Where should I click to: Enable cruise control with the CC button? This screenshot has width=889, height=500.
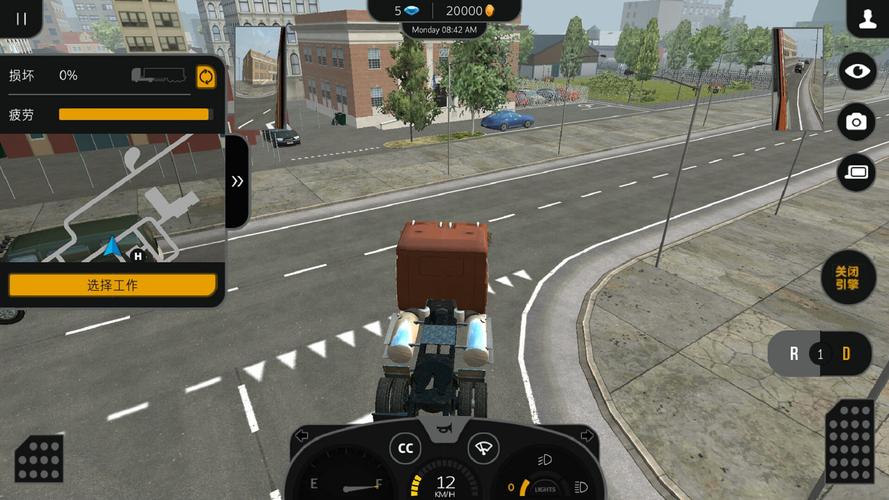coord(405,449)
